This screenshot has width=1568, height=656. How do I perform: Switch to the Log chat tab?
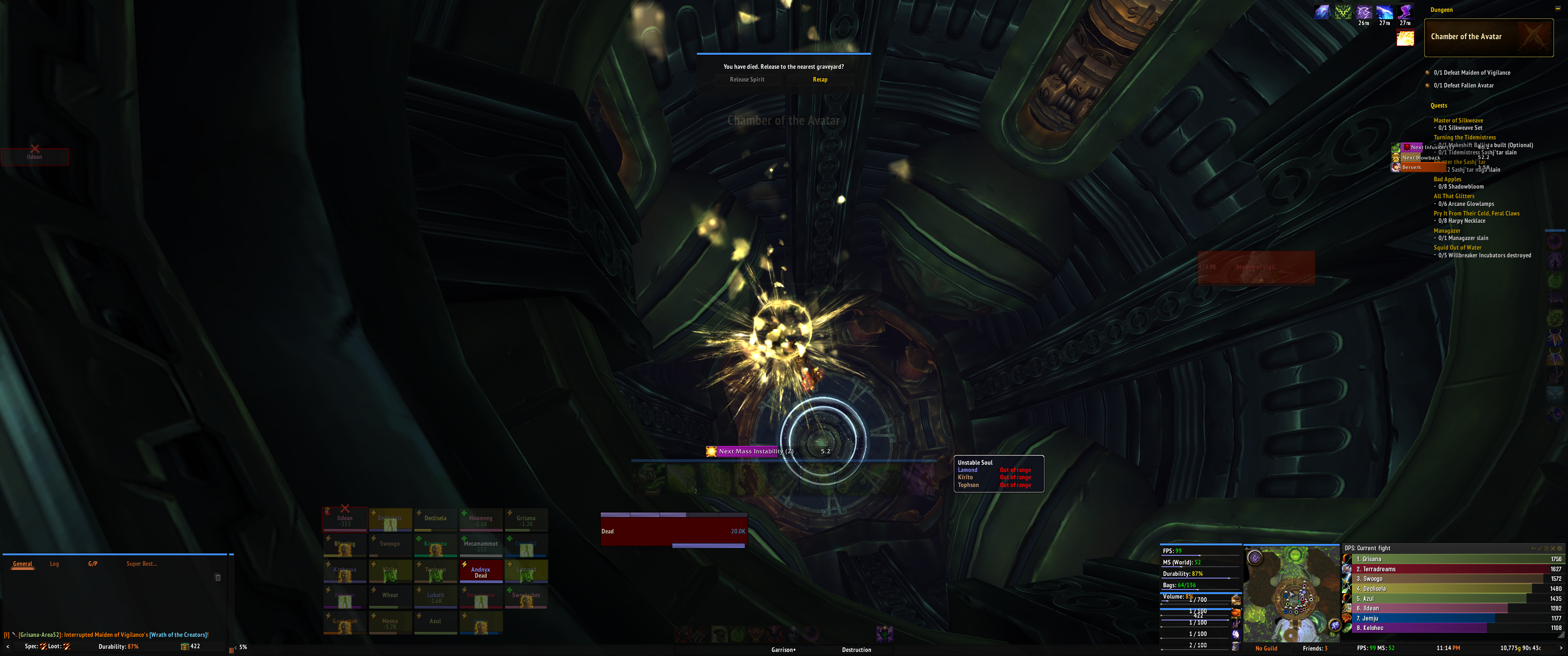[x=54, y=564]
